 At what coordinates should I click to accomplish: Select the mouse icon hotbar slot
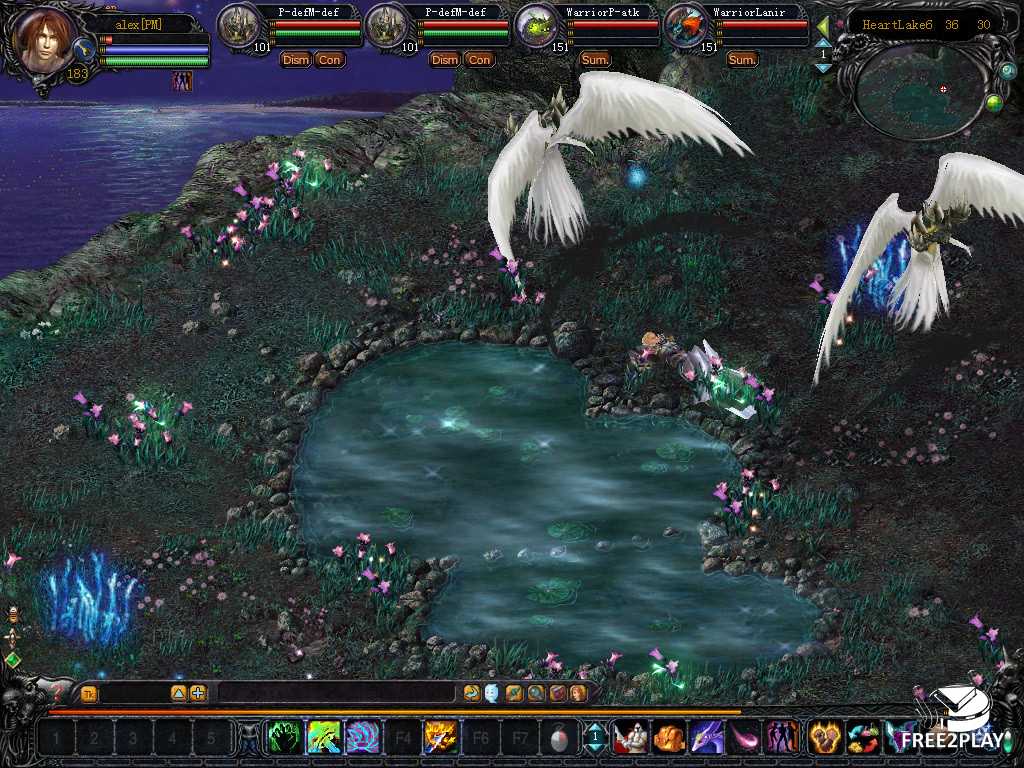558,739
